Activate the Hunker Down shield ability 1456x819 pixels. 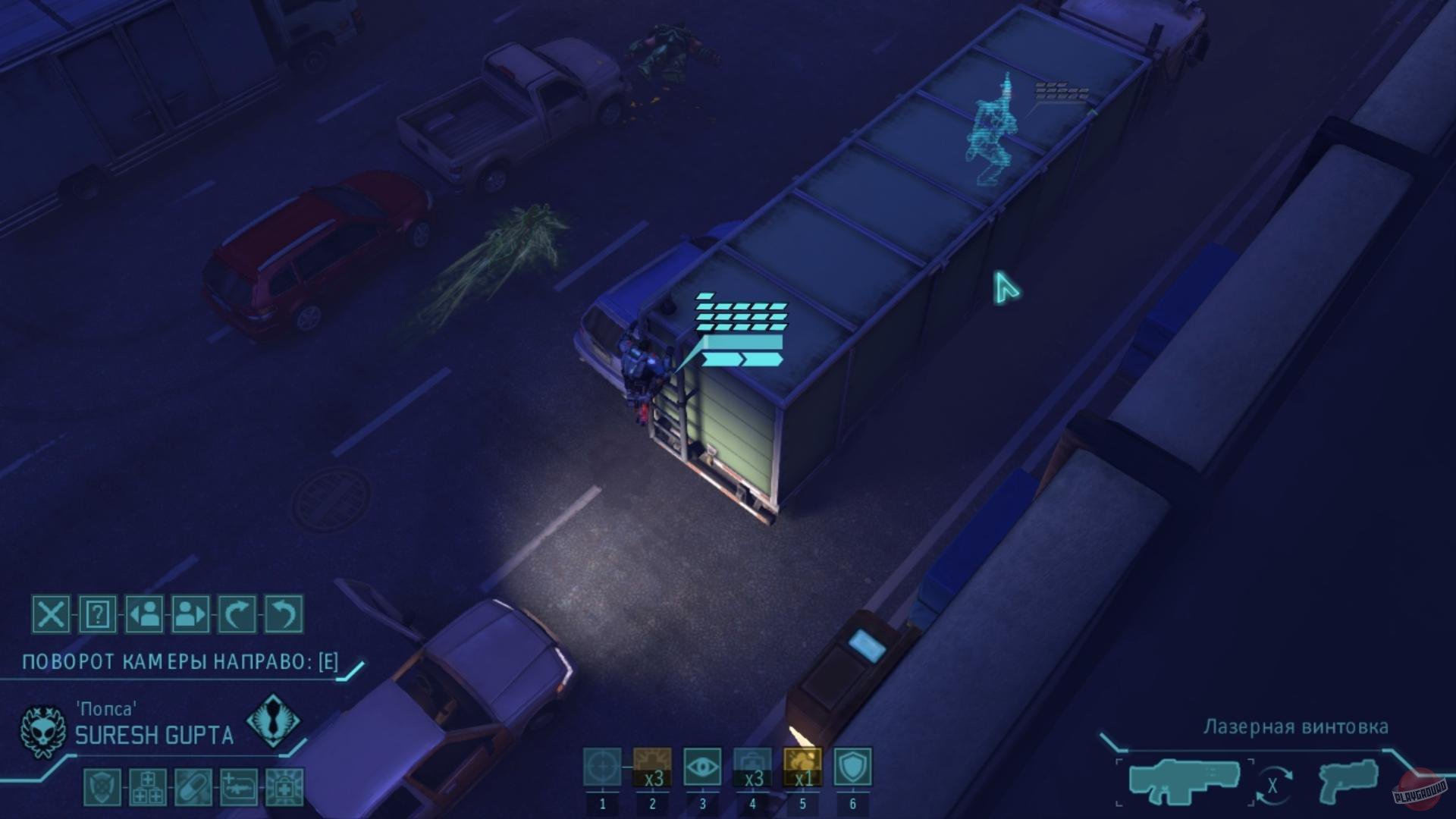click(x=852, y=767)
